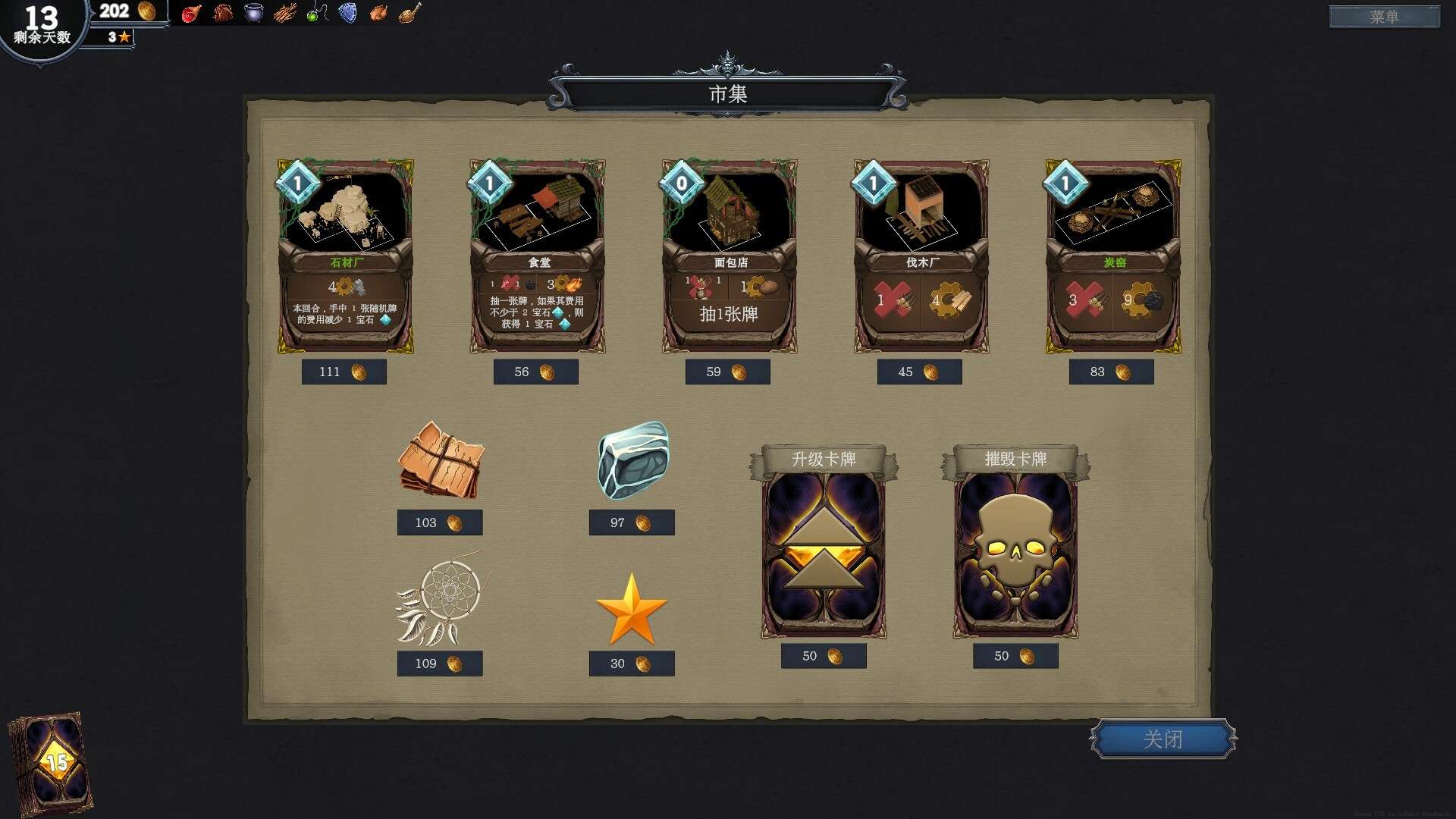1456x819 pixels.
Task: Open the 菜单 menu
Action: [x=1384, y=17]
